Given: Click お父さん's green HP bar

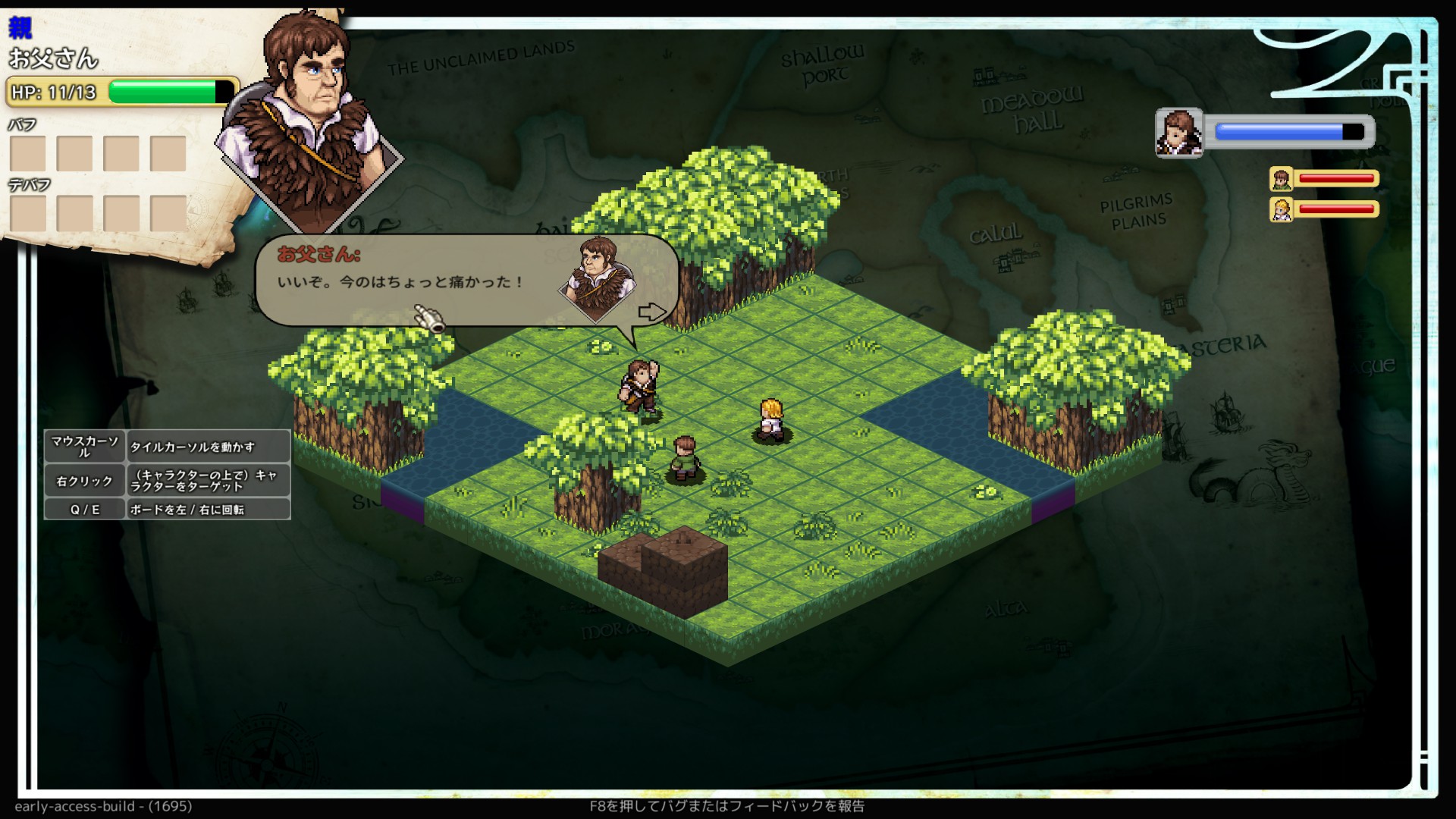Looking at the screenshot, I should click(x=163, y=92).
